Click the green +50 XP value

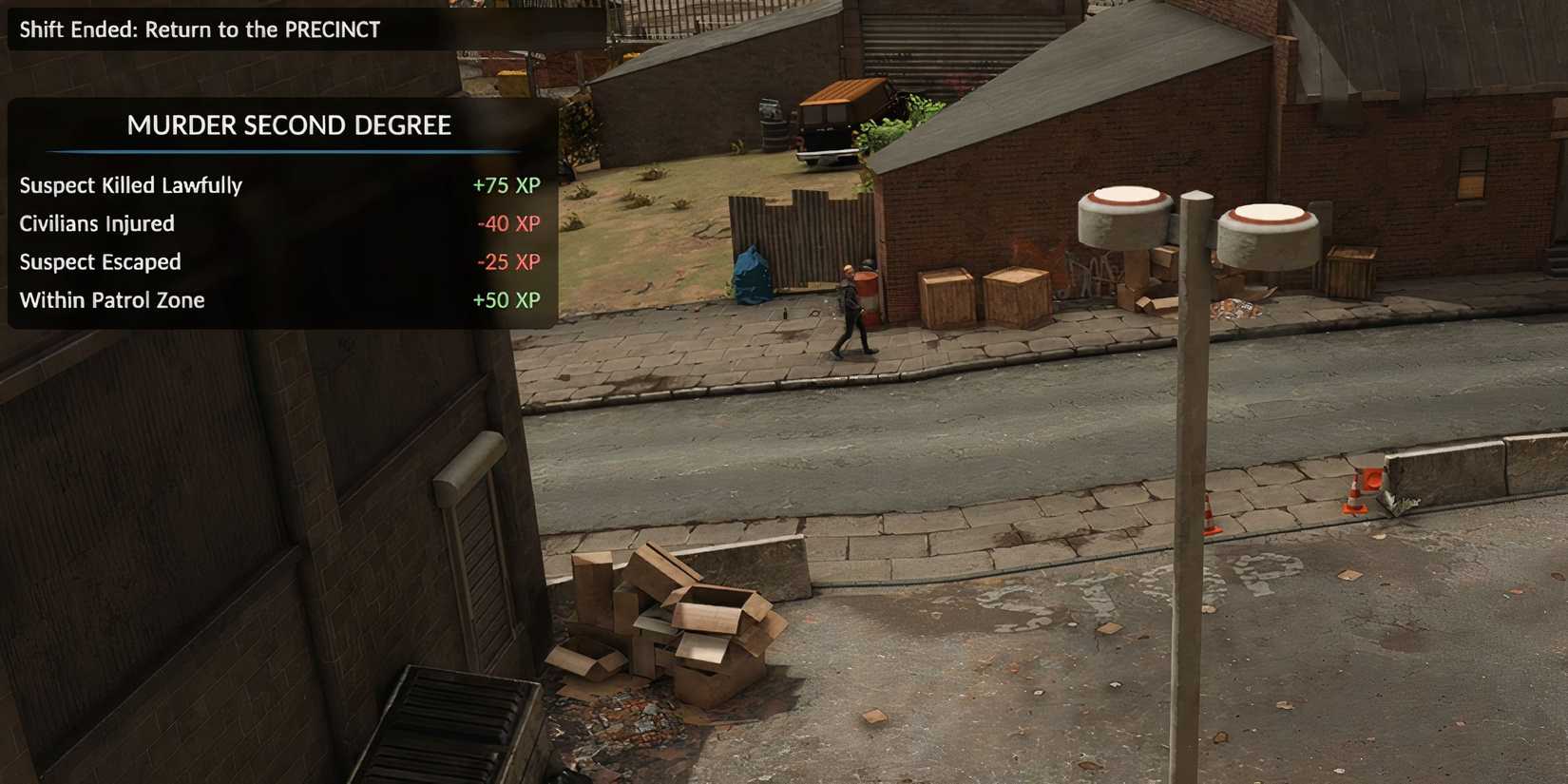507,299
